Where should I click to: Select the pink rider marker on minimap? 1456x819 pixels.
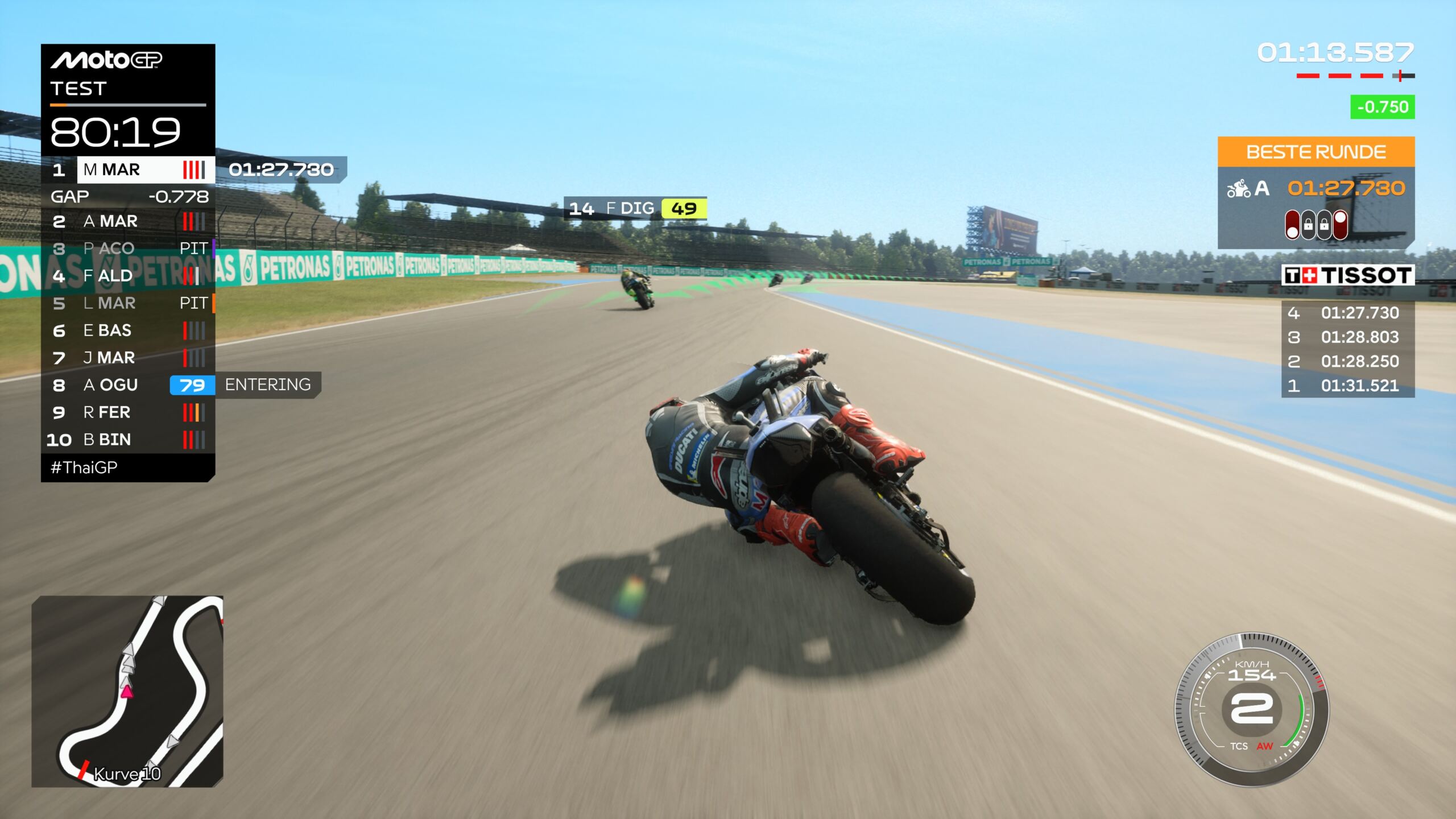coord(127,692)
